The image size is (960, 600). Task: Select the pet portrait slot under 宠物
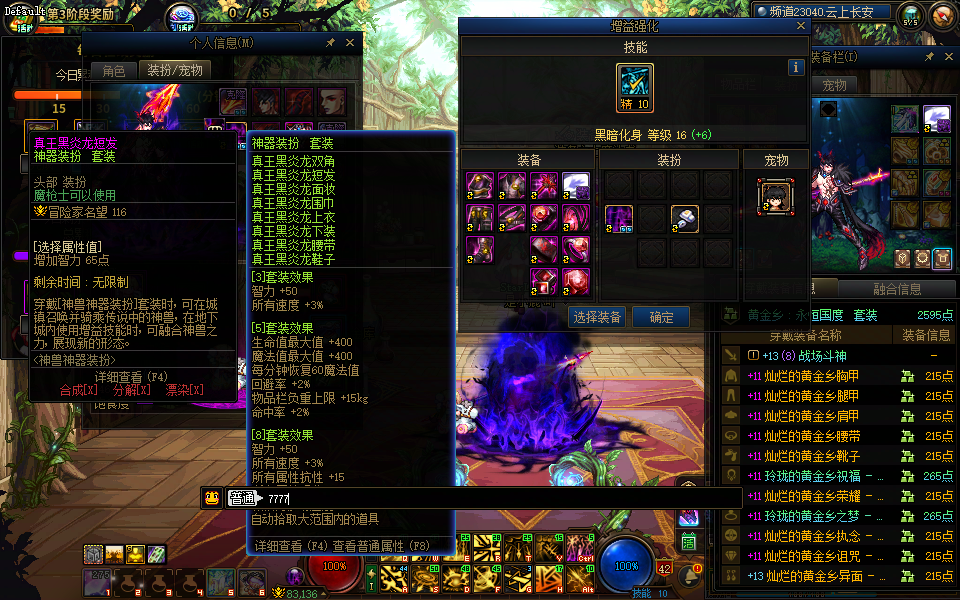(774, 196)
